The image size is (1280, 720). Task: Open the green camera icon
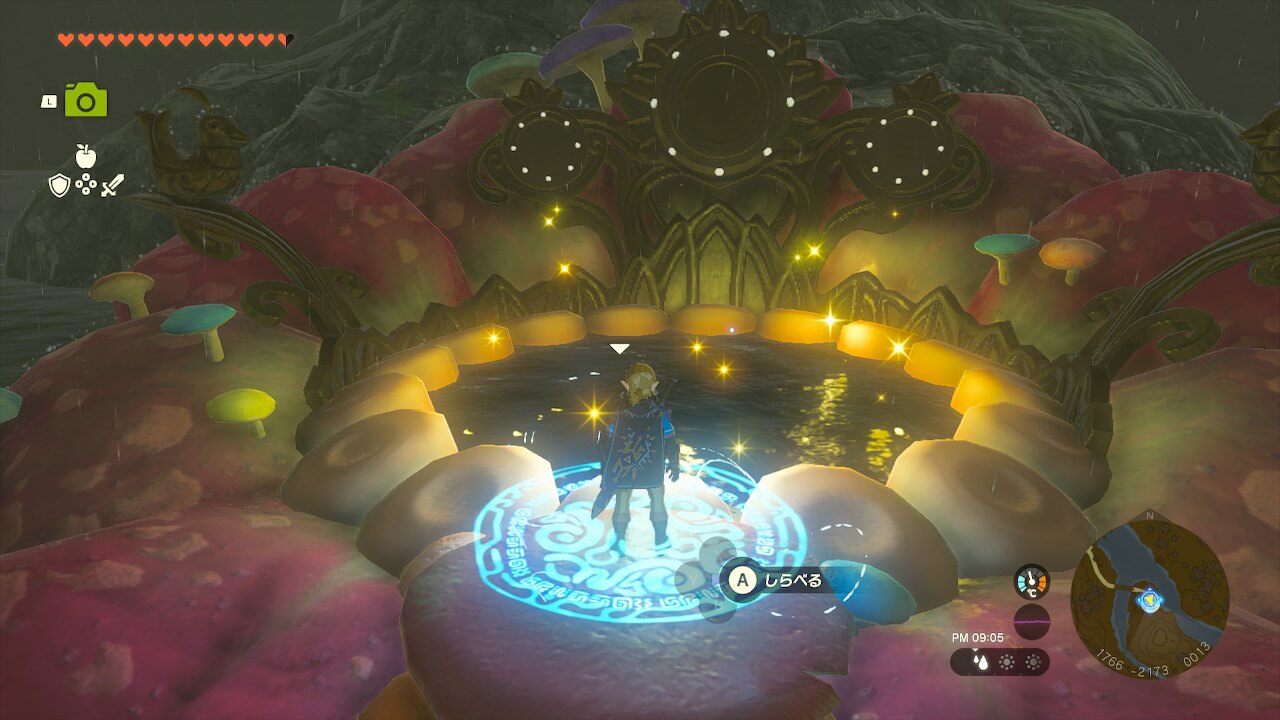(x=86, y=100)
